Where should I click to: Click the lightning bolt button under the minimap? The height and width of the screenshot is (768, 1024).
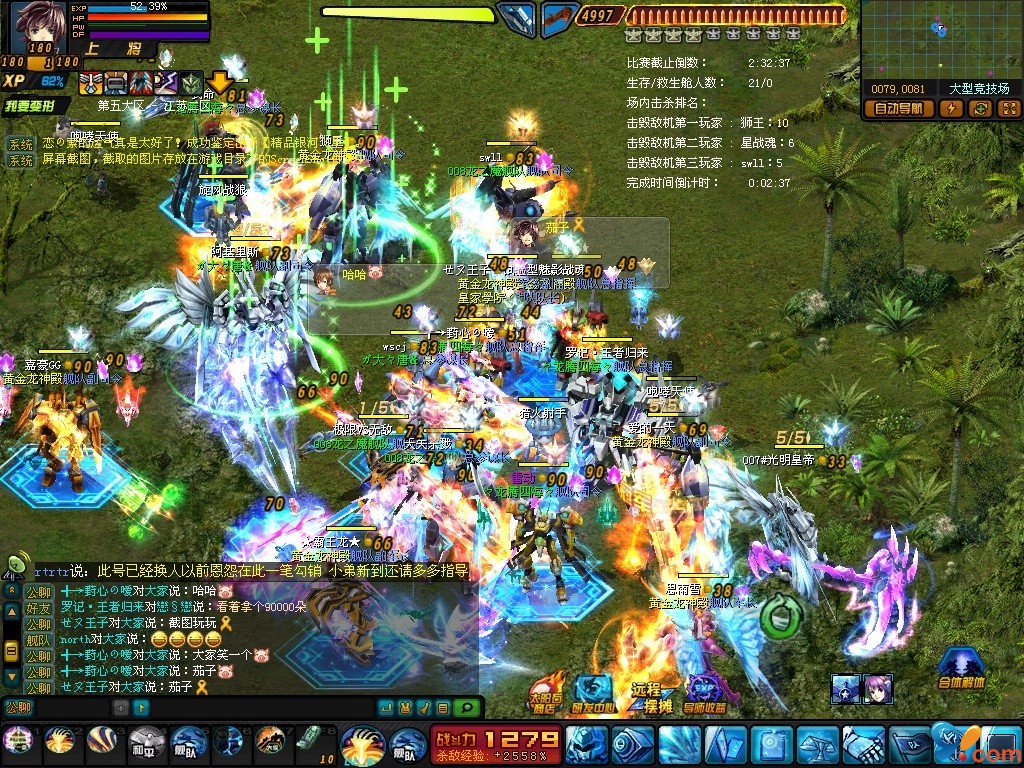pos(951,109)
